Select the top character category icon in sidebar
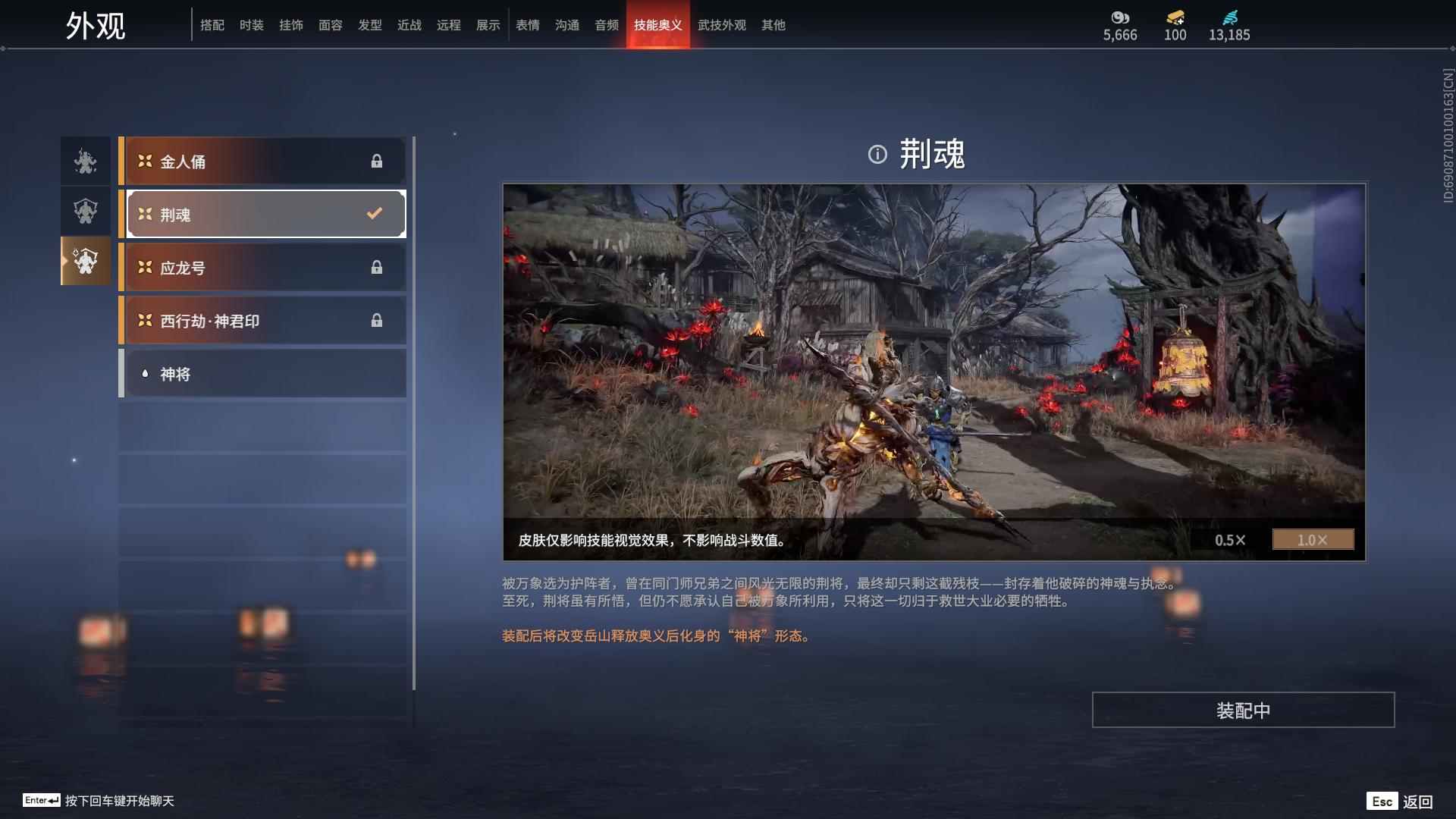 click(x=85, y=161)
